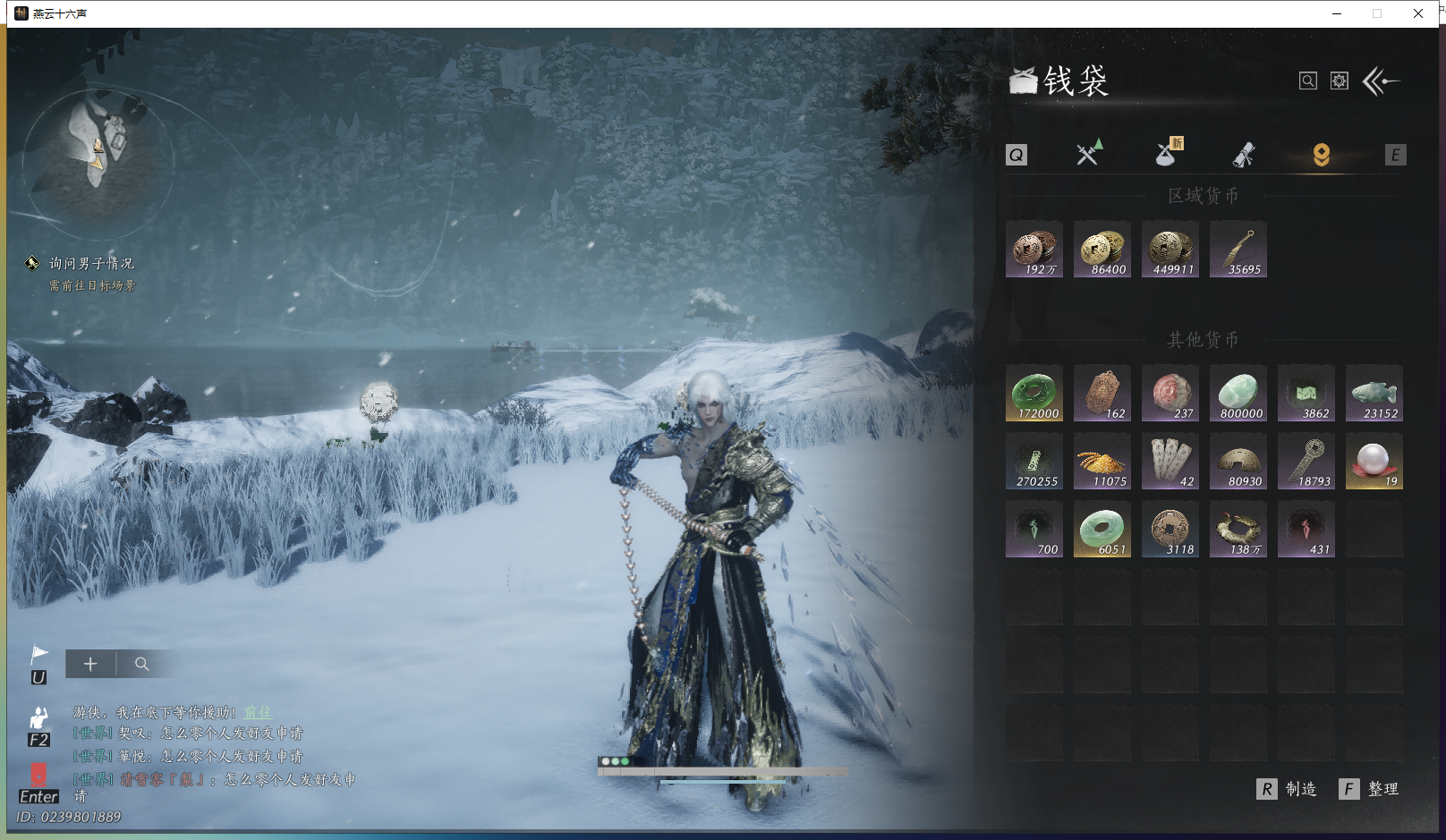
Task: Click the 制造 craft button
Action: pyautogui.click(x=1288, y=789)
